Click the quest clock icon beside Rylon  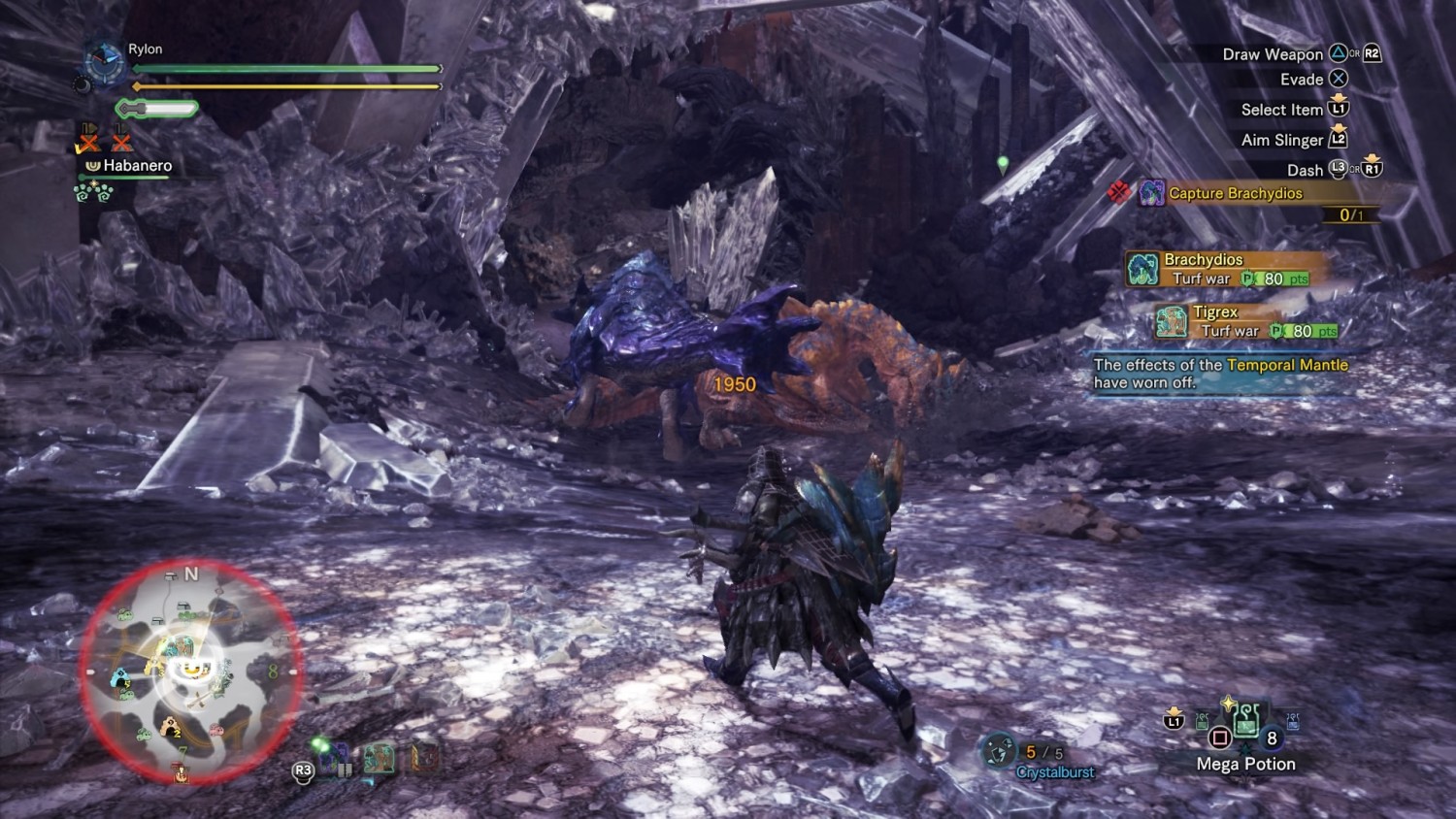pos(104,62)
